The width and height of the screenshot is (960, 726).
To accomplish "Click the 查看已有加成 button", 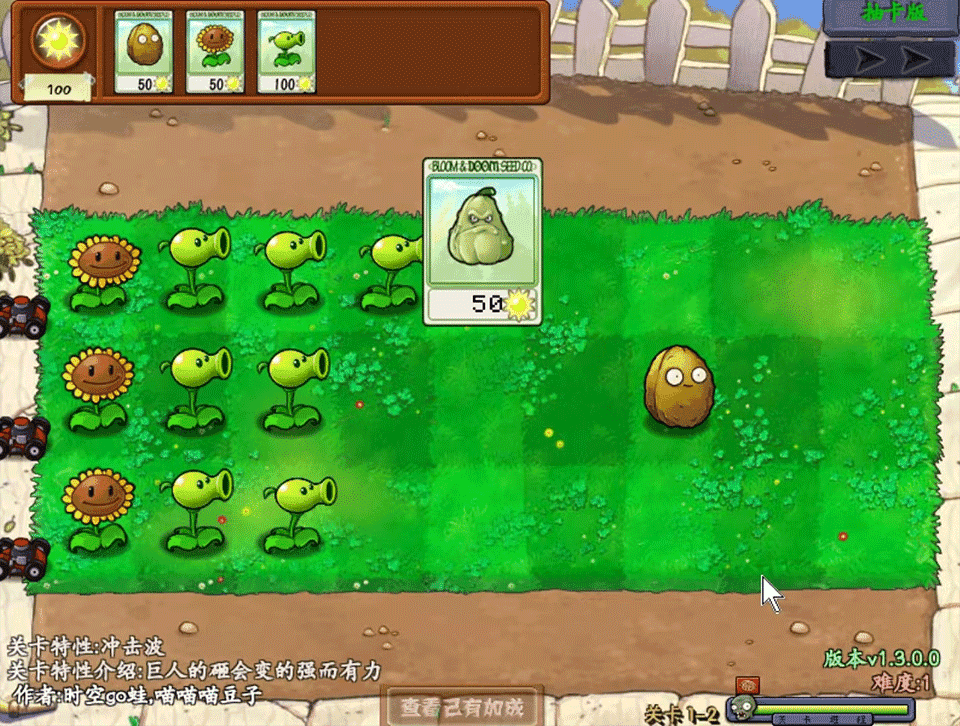I will pyautogui.click(x=462, y=706).
